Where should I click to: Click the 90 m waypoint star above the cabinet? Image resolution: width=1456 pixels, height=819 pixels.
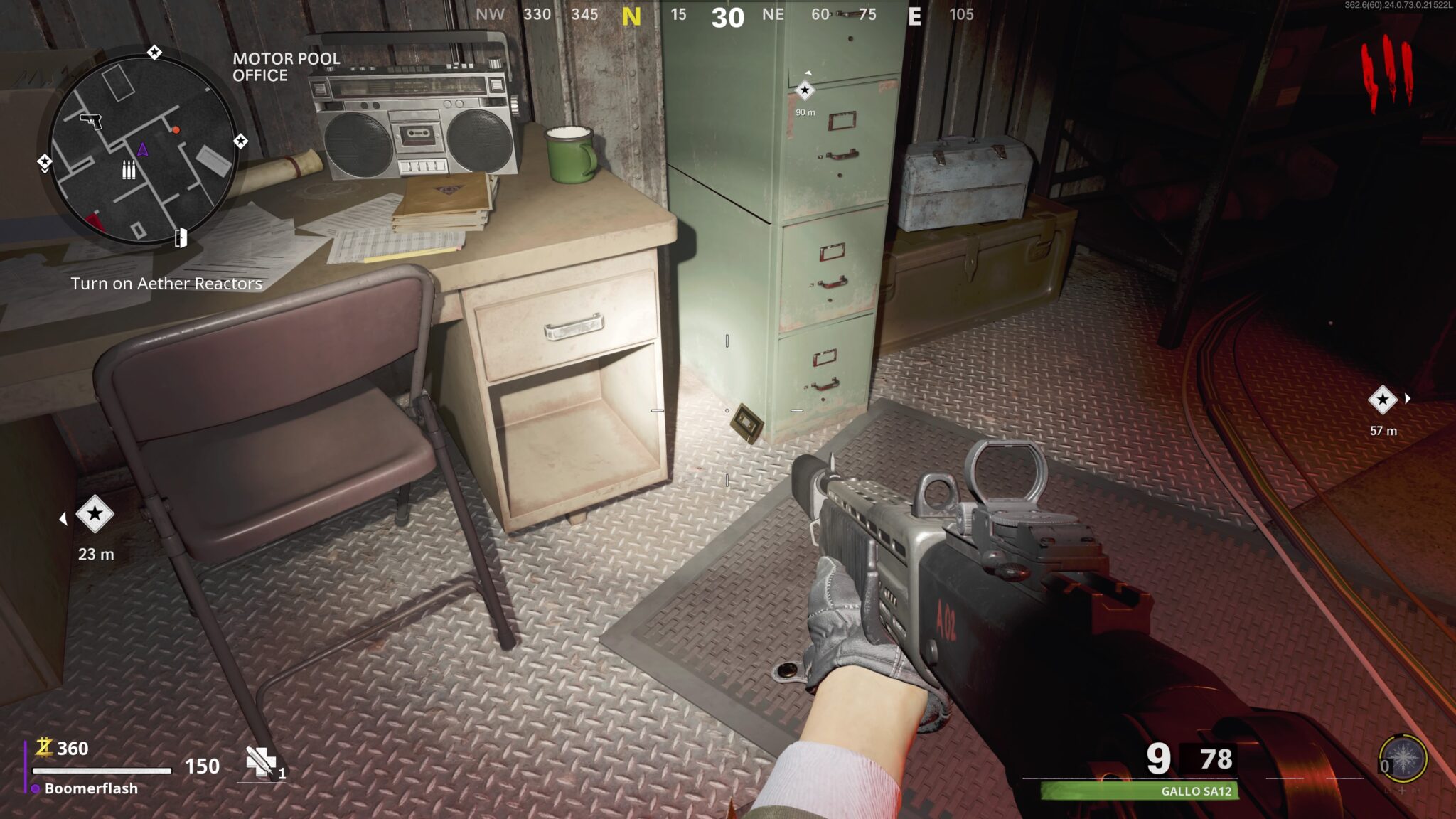pyautogui.click(x=804, y=91)
